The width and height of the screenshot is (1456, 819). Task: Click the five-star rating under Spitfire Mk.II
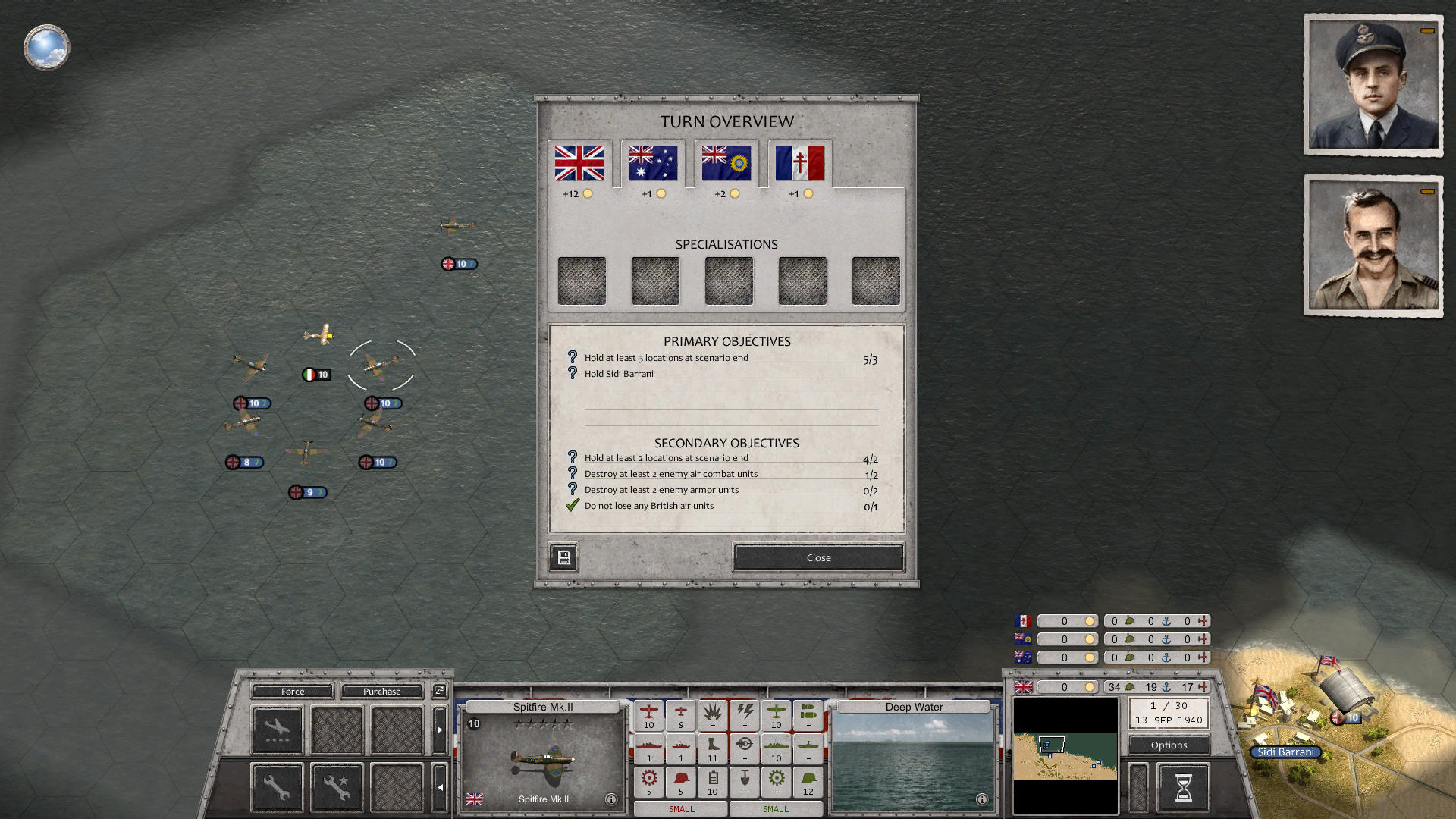point(541,722)
